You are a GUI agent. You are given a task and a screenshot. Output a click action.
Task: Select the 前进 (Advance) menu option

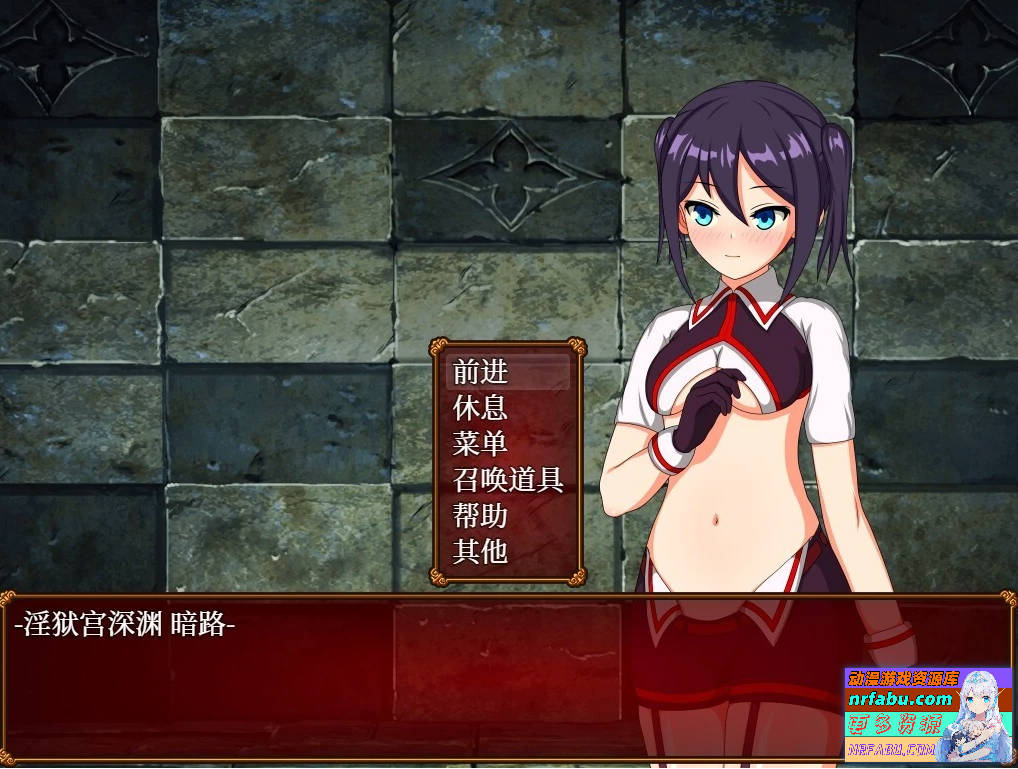(481, 372)
